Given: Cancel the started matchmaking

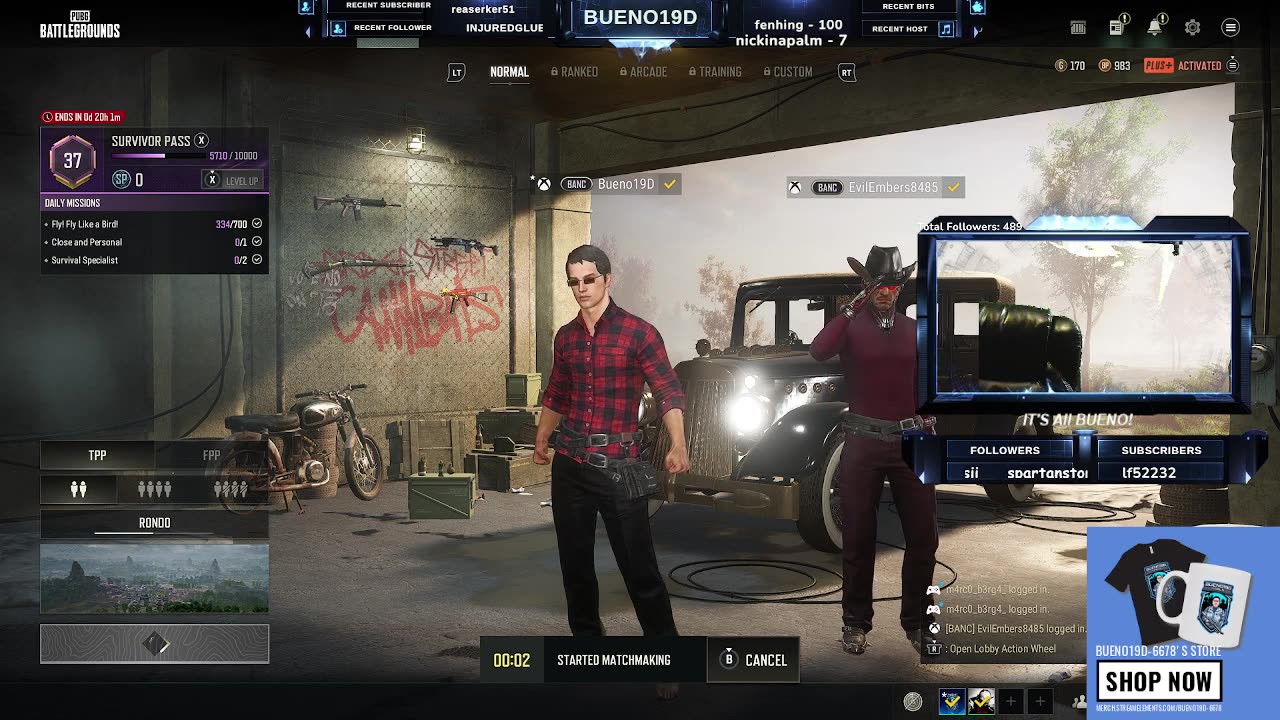Looking at the screenshot, I should click(x=753, y=660).
